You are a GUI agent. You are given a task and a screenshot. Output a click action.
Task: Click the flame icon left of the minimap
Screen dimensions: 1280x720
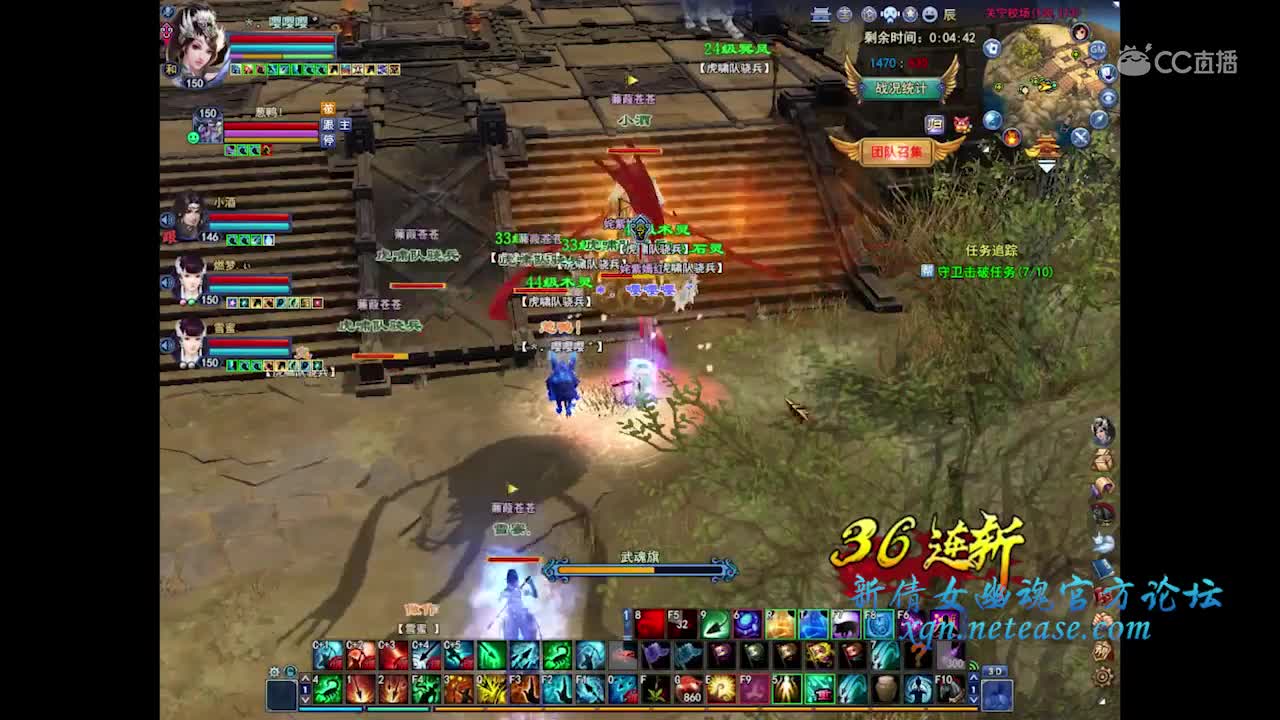[1011, 137]
